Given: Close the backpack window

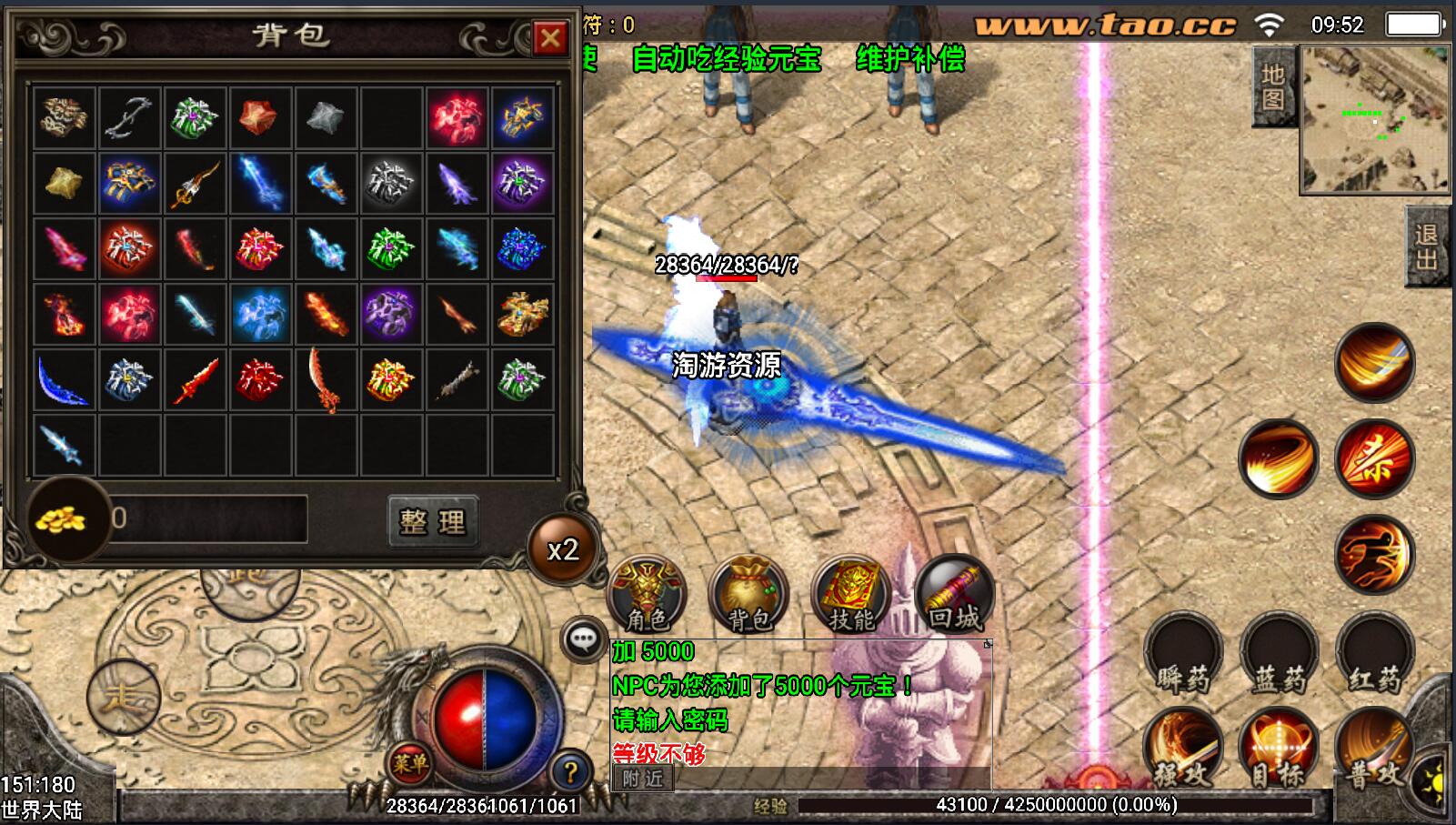Looking at the screenshot, I should (550, 38).
